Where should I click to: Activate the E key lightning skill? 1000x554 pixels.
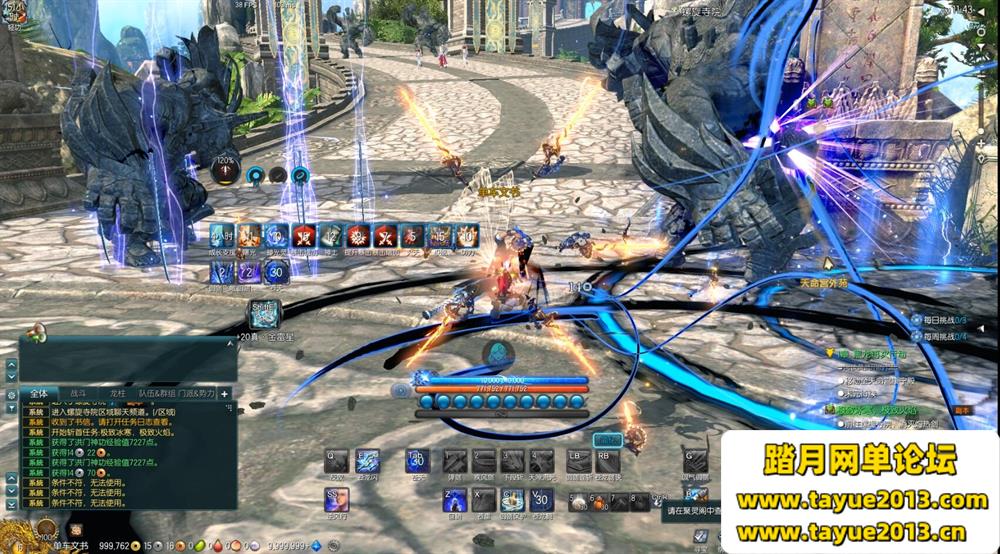click(367, 461)
